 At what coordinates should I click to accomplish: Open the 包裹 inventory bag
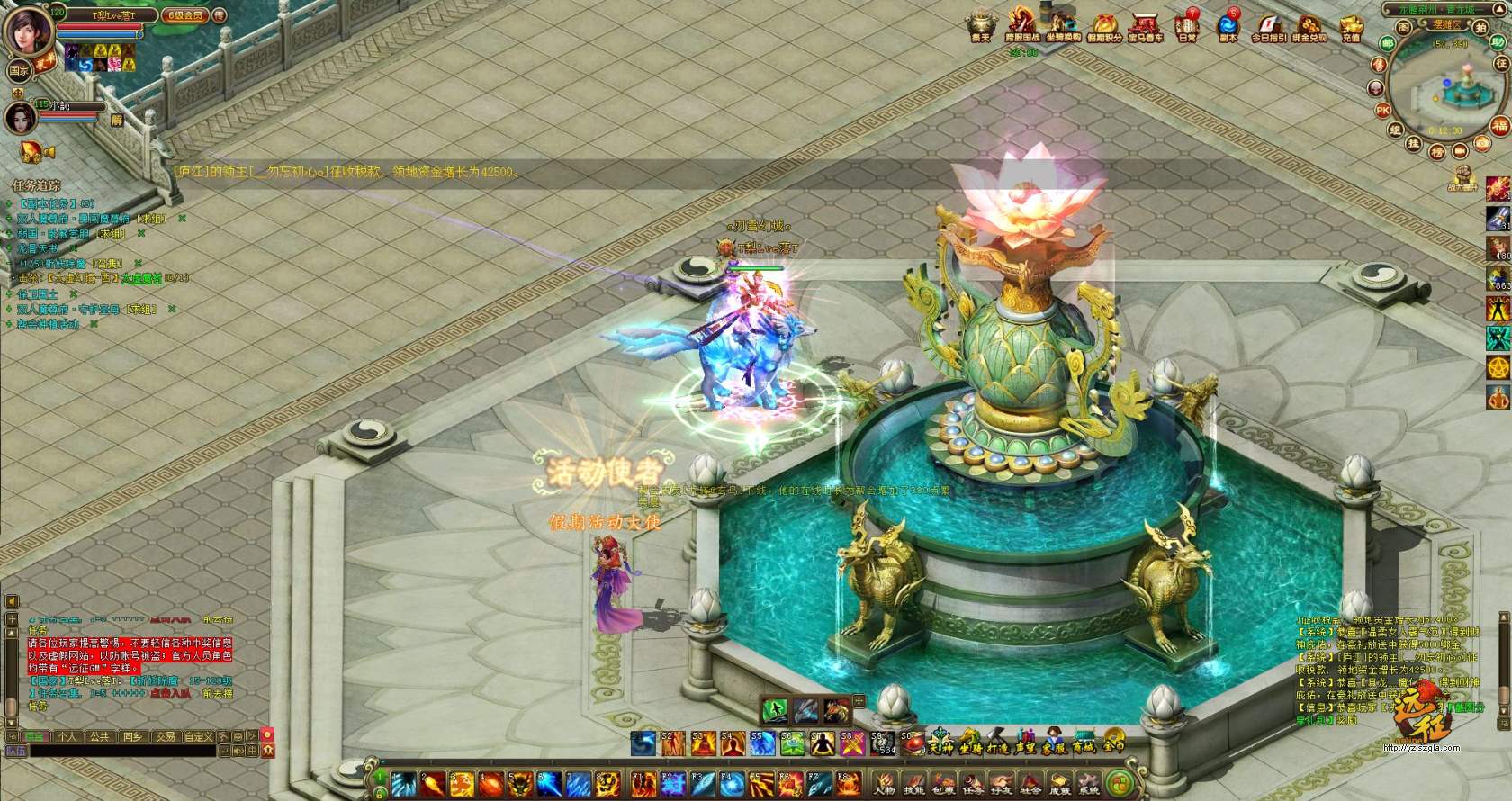coord(943,783)
